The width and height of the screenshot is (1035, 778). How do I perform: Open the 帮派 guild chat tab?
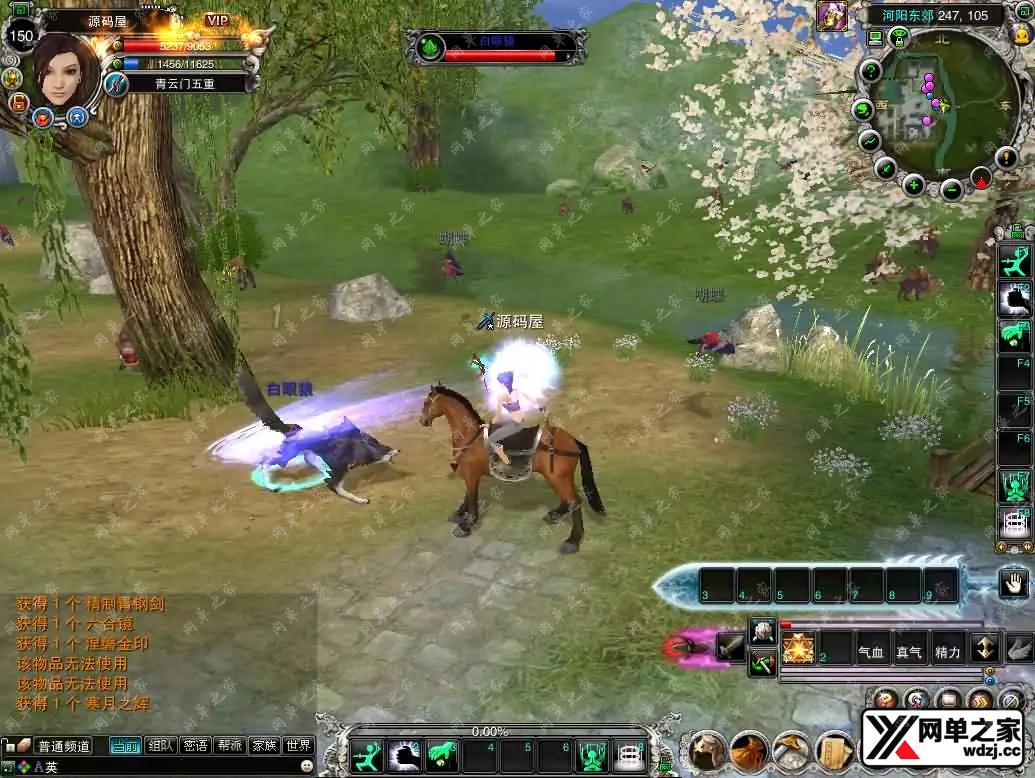(230, 746)
